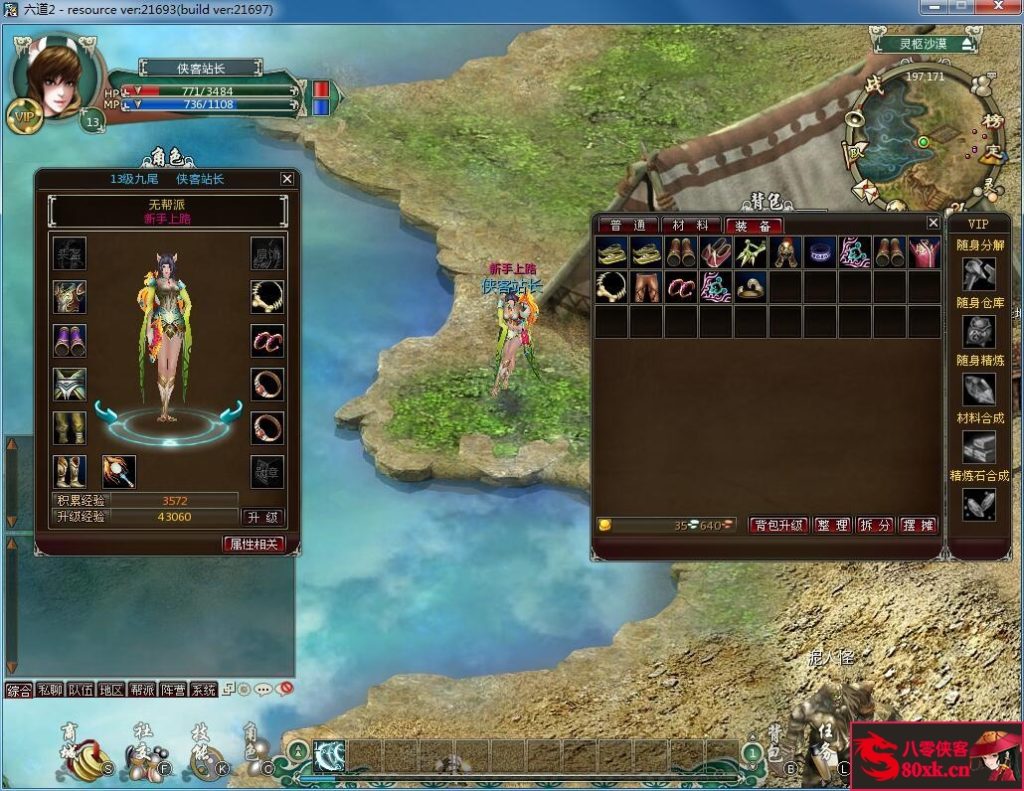The image size is (1024, 791).
Task: Select the red robe in the bag
Action: pos(923,252)
